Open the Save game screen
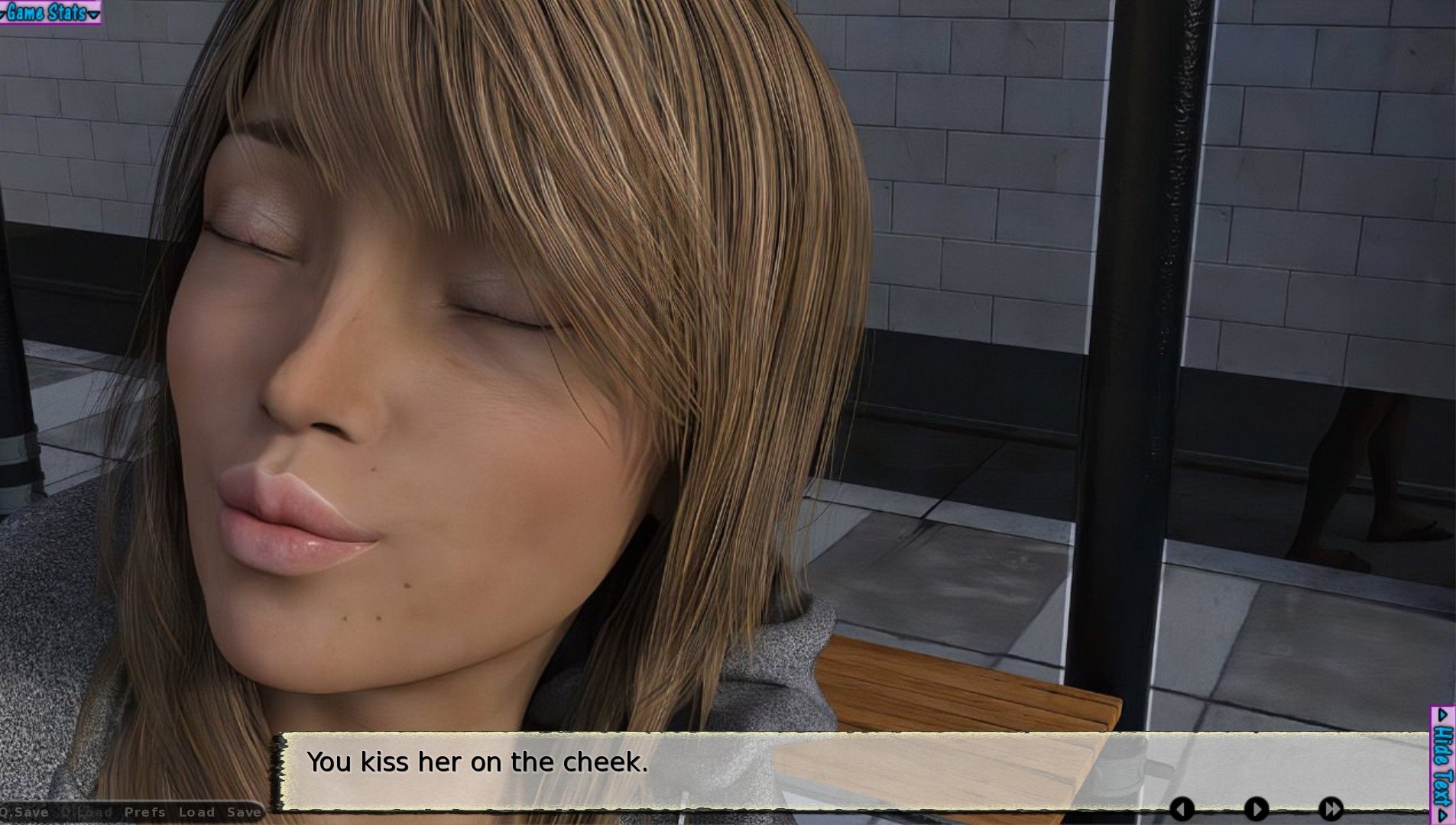1456x825 pixels. click(244, 812)
